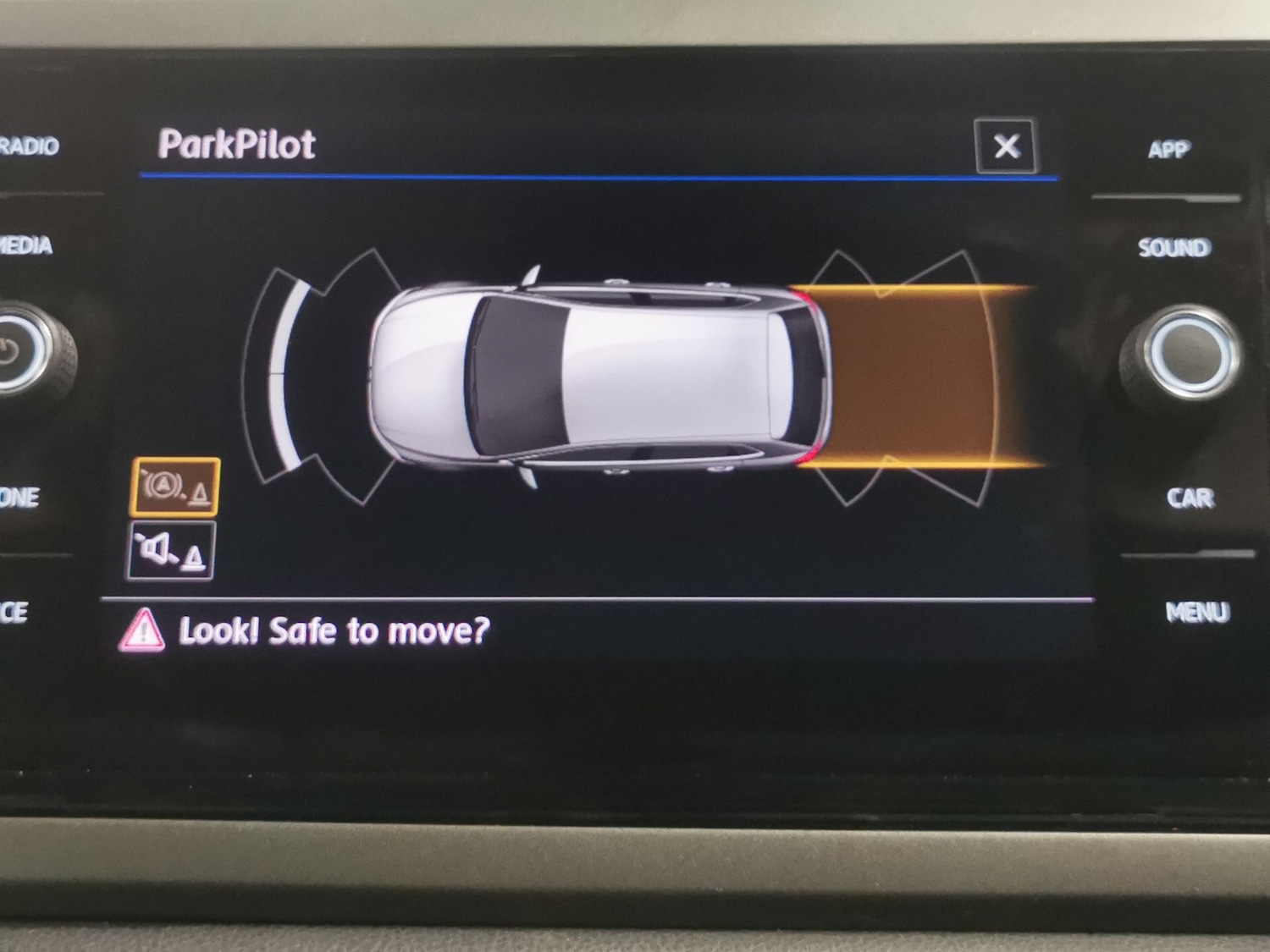The width and height of the screenshot is (1270, 952).
Task: Switch to the MEDIA source
Action: coord(25,246)
